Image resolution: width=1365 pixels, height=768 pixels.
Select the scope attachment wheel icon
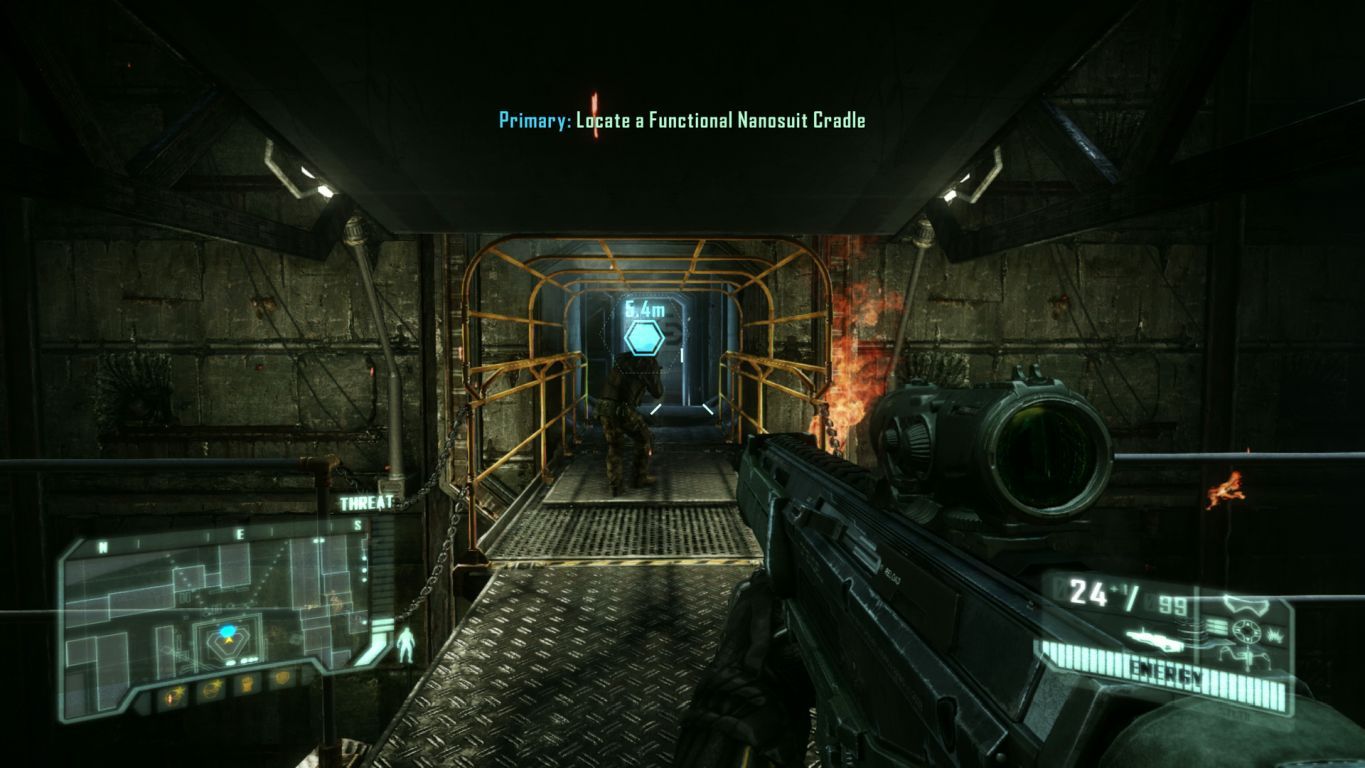(1247, 630)
